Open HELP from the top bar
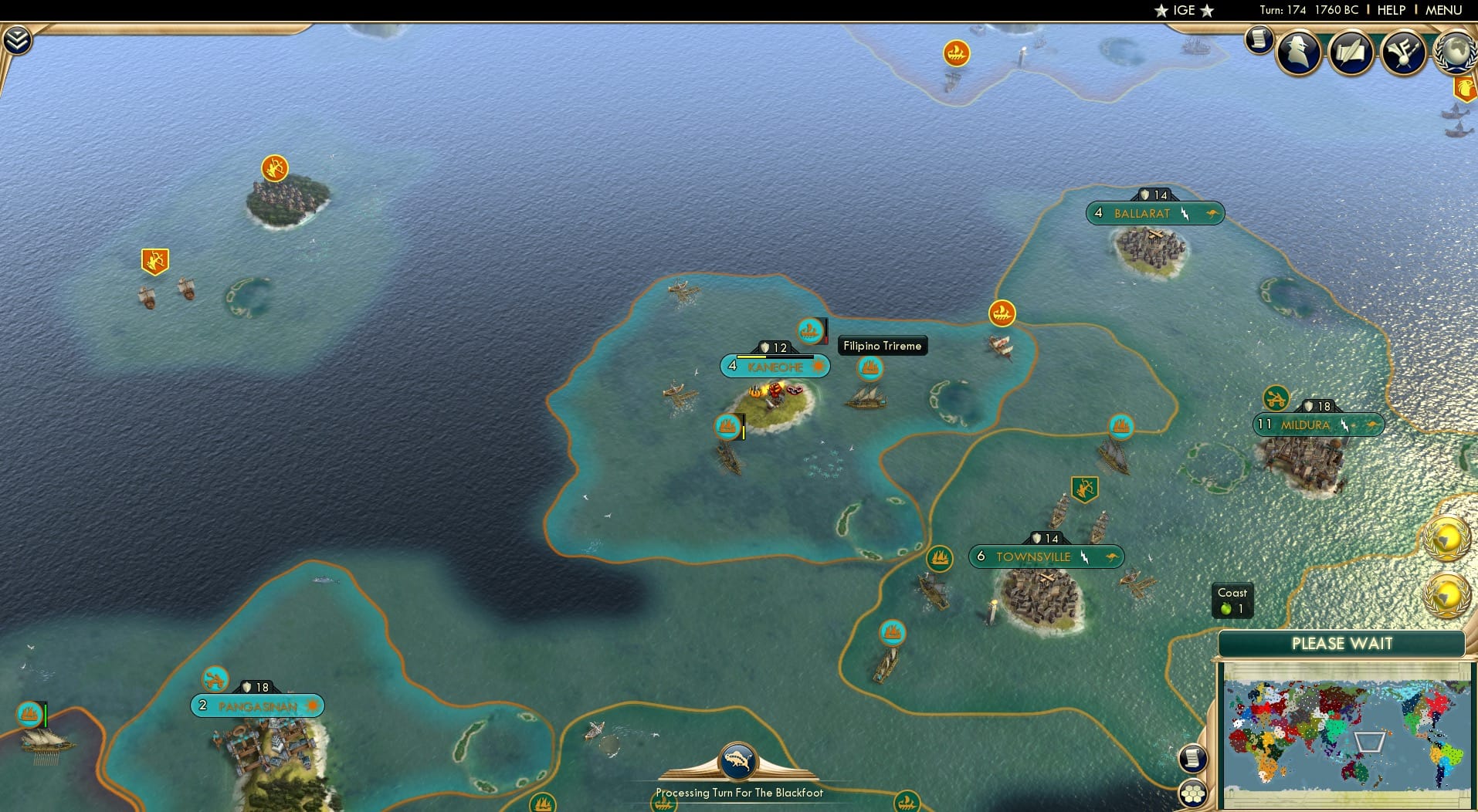 (x=1390, y=10)
